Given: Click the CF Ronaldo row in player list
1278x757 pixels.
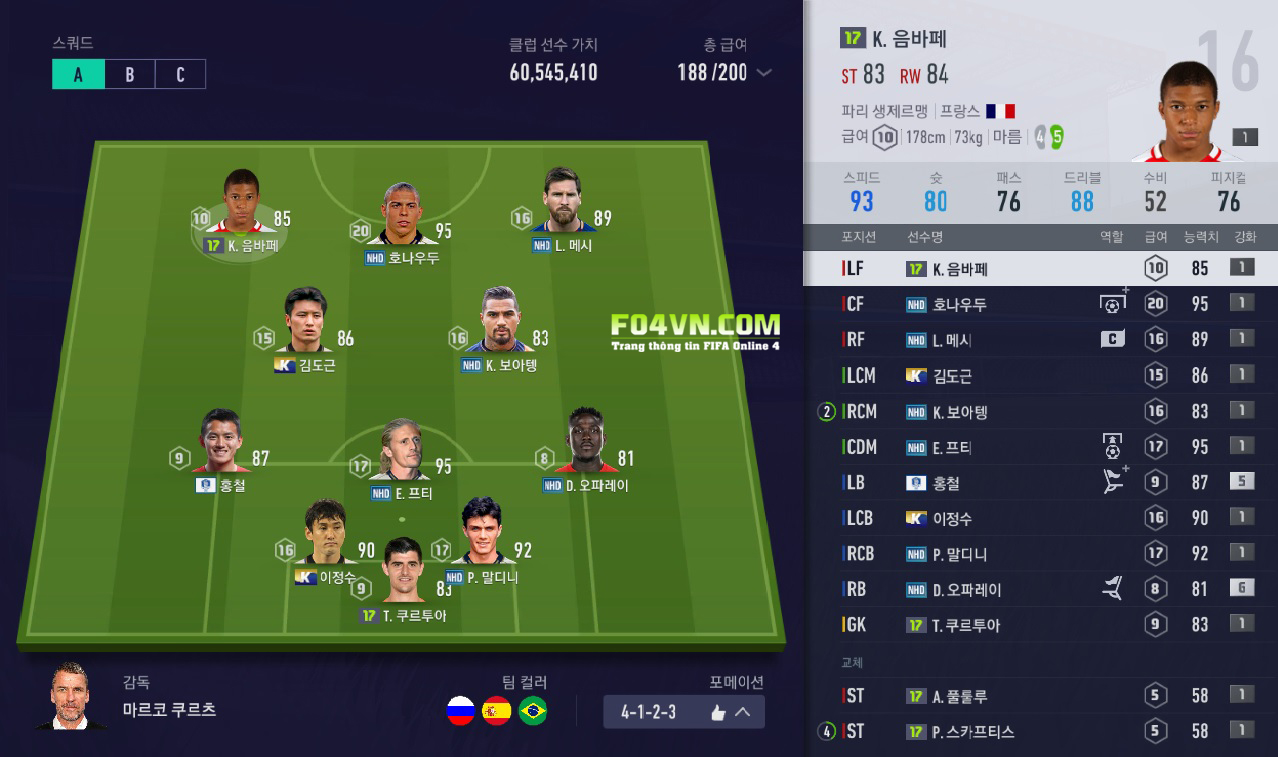Looking at the screenshot, I should pos(1040,304).
